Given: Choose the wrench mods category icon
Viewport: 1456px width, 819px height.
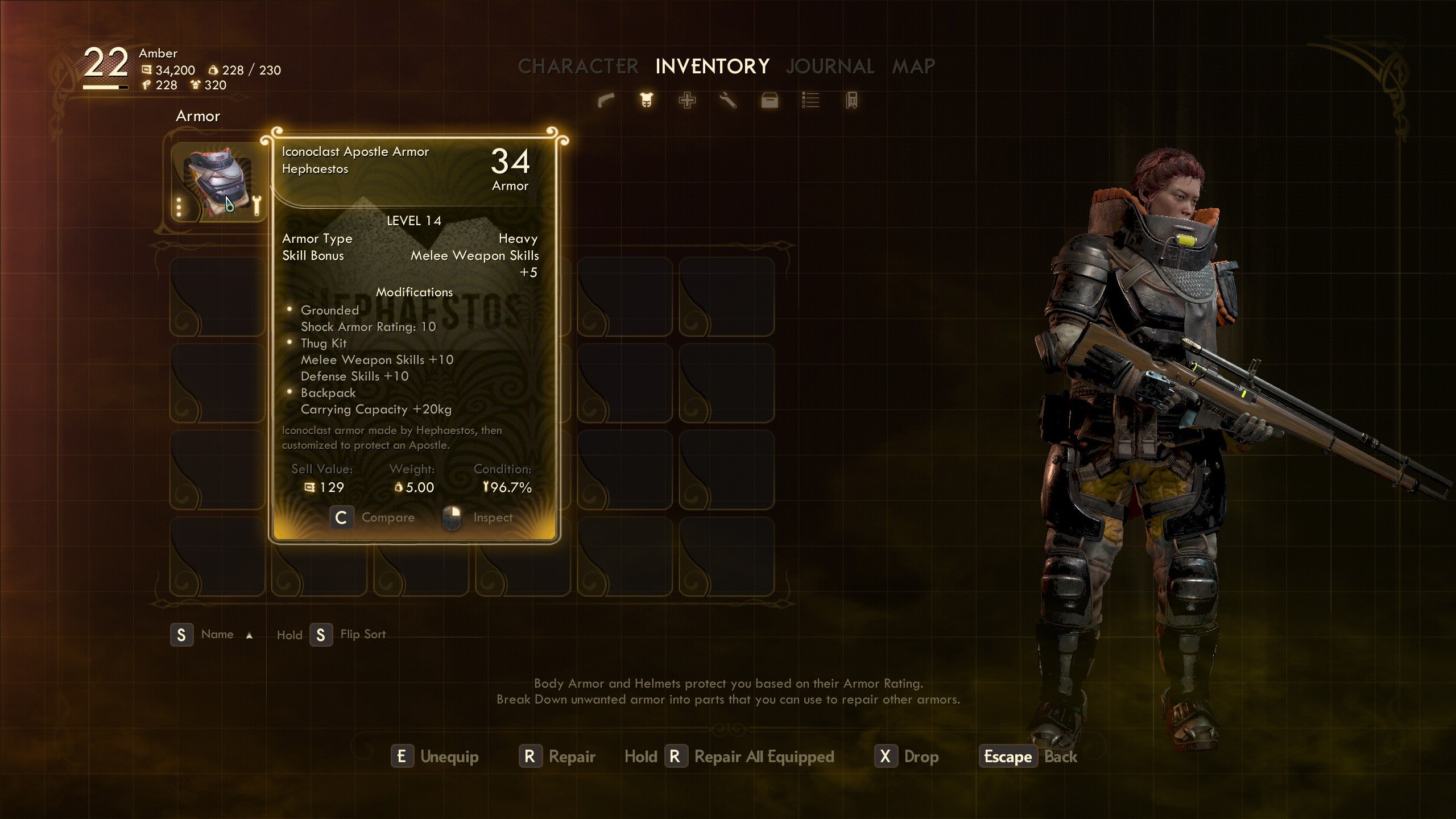Looking at the screenshot, I should coord(728,101).
